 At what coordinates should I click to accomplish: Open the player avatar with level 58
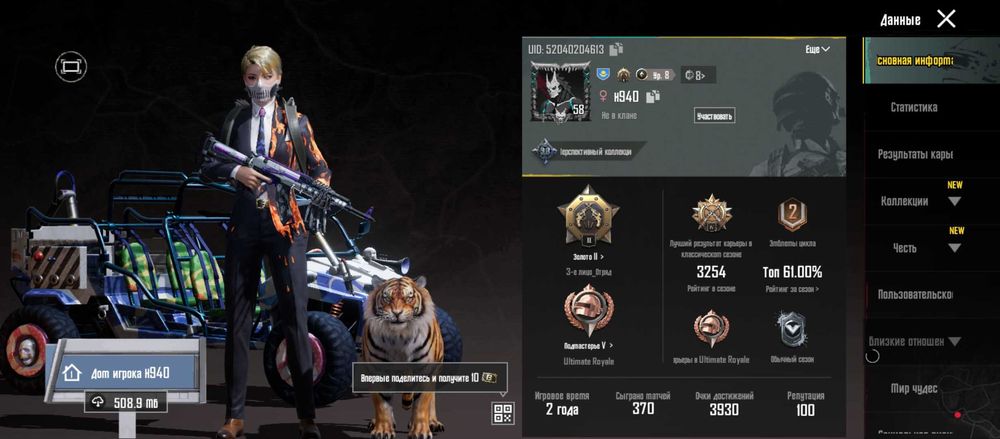(555, 92)
